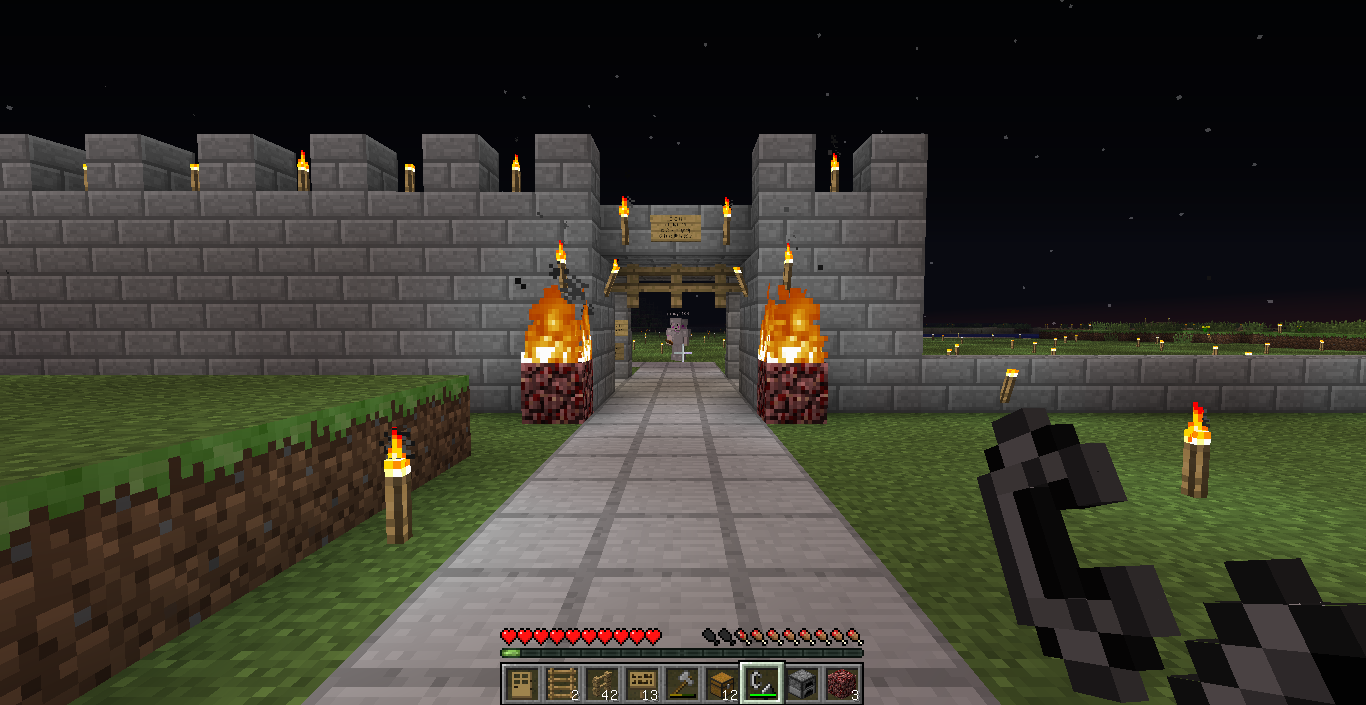Select the flint and steel slot

click(x=761, y=684)
